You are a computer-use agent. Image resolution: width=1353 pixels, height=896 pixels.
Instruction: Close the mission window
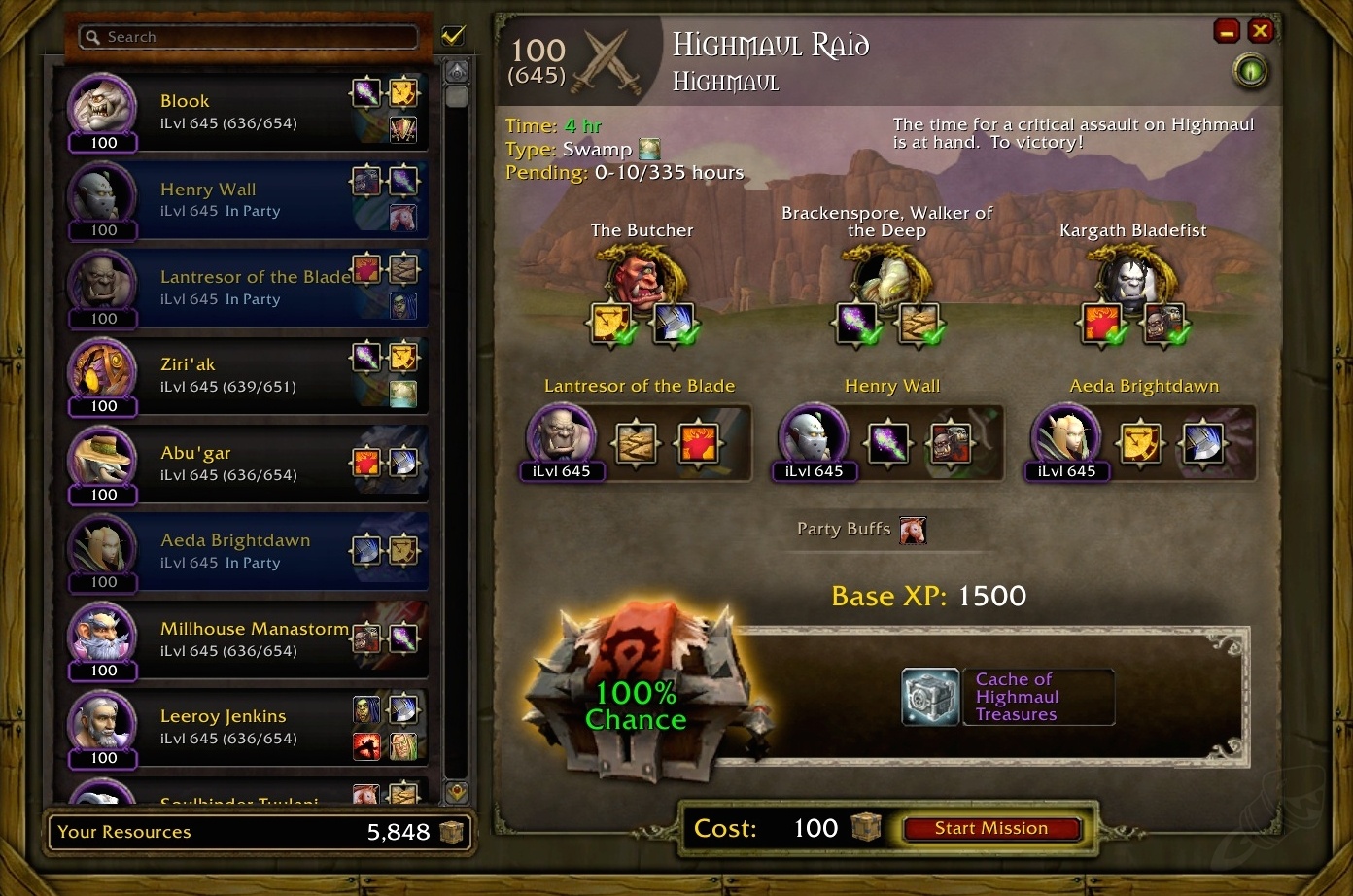[1261, 31]
